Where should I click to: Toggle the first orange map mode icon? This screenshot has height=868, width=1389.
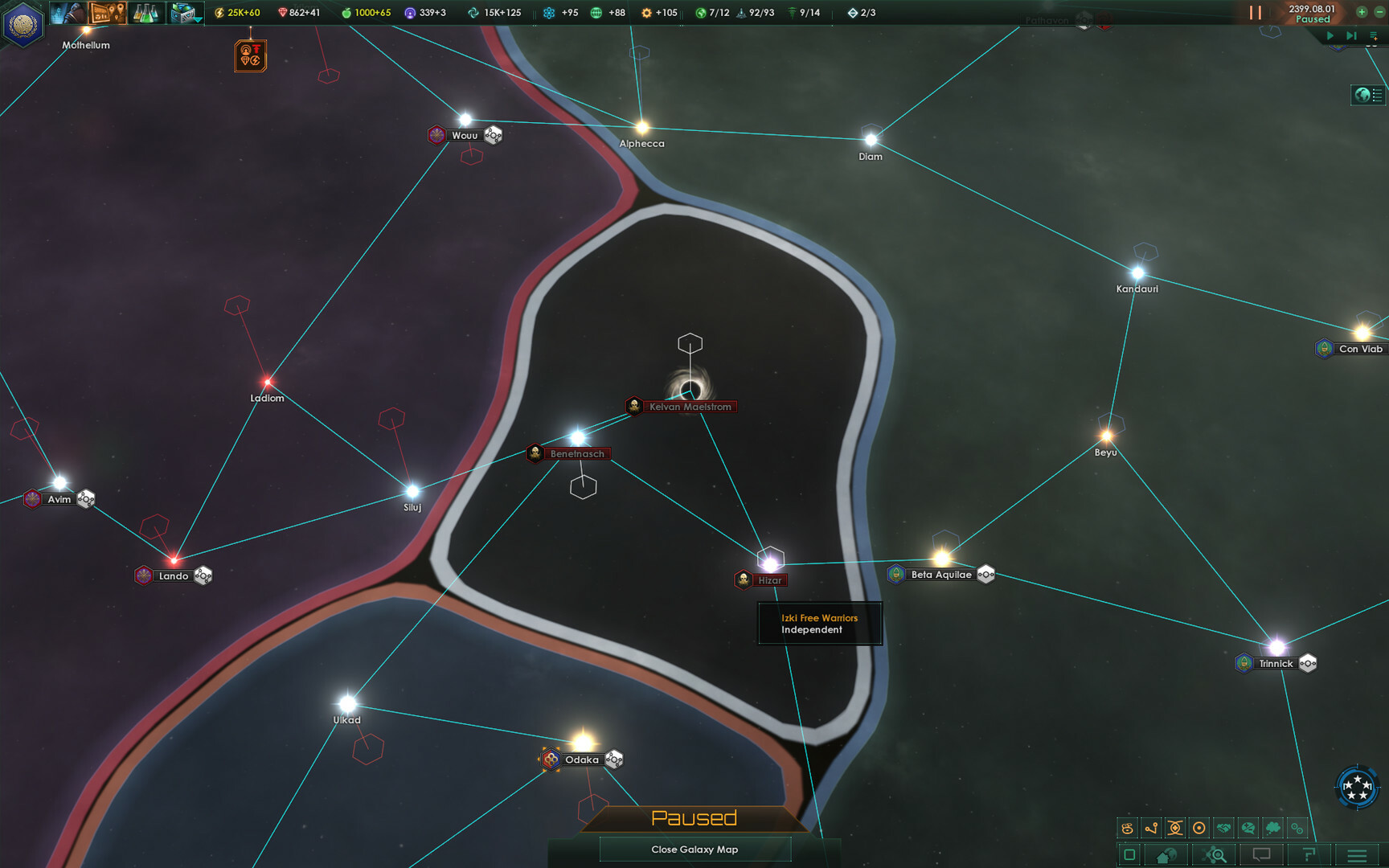click(1127, 827)
